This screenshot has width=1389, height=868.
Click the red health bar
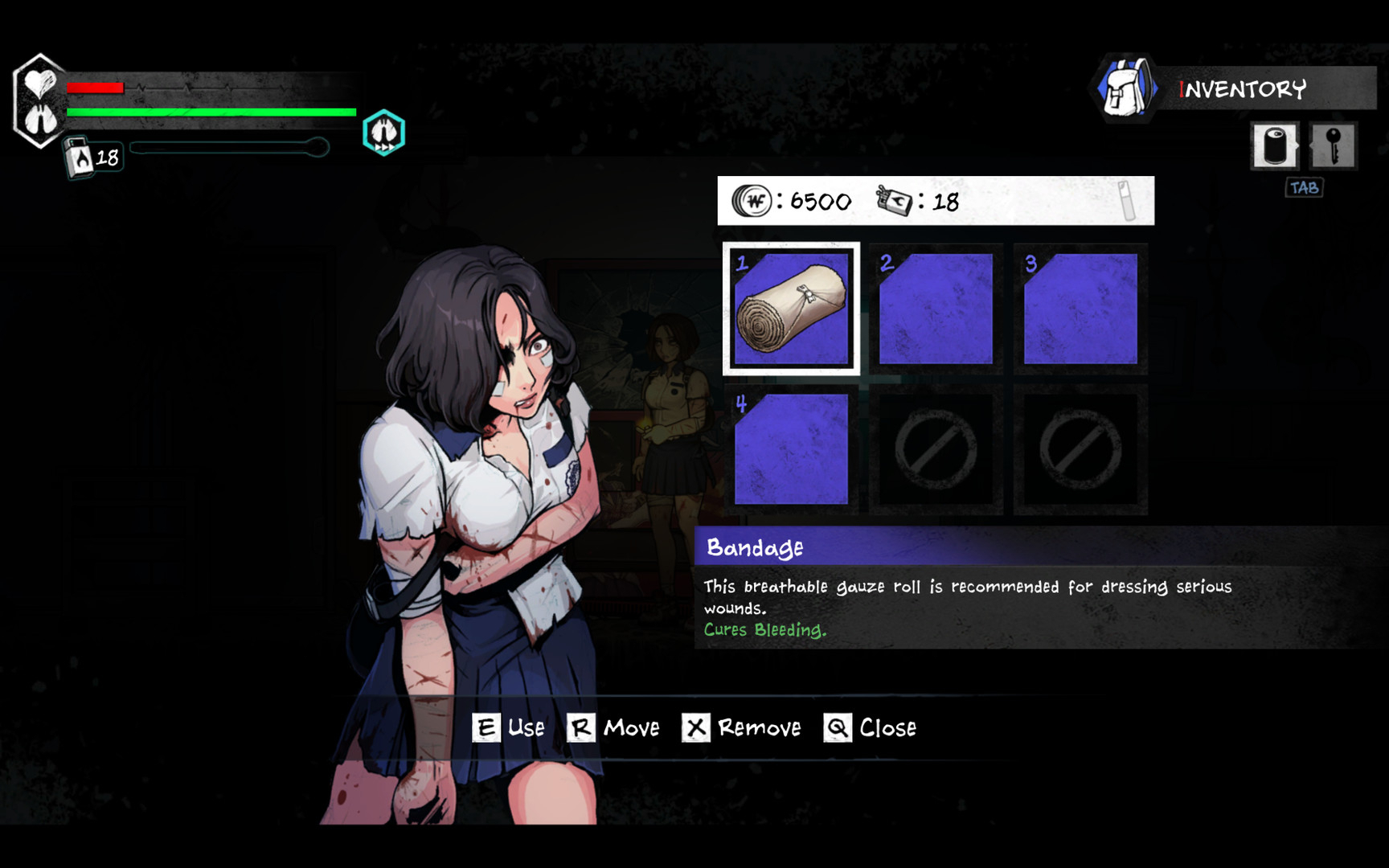[x=96, y=88]
